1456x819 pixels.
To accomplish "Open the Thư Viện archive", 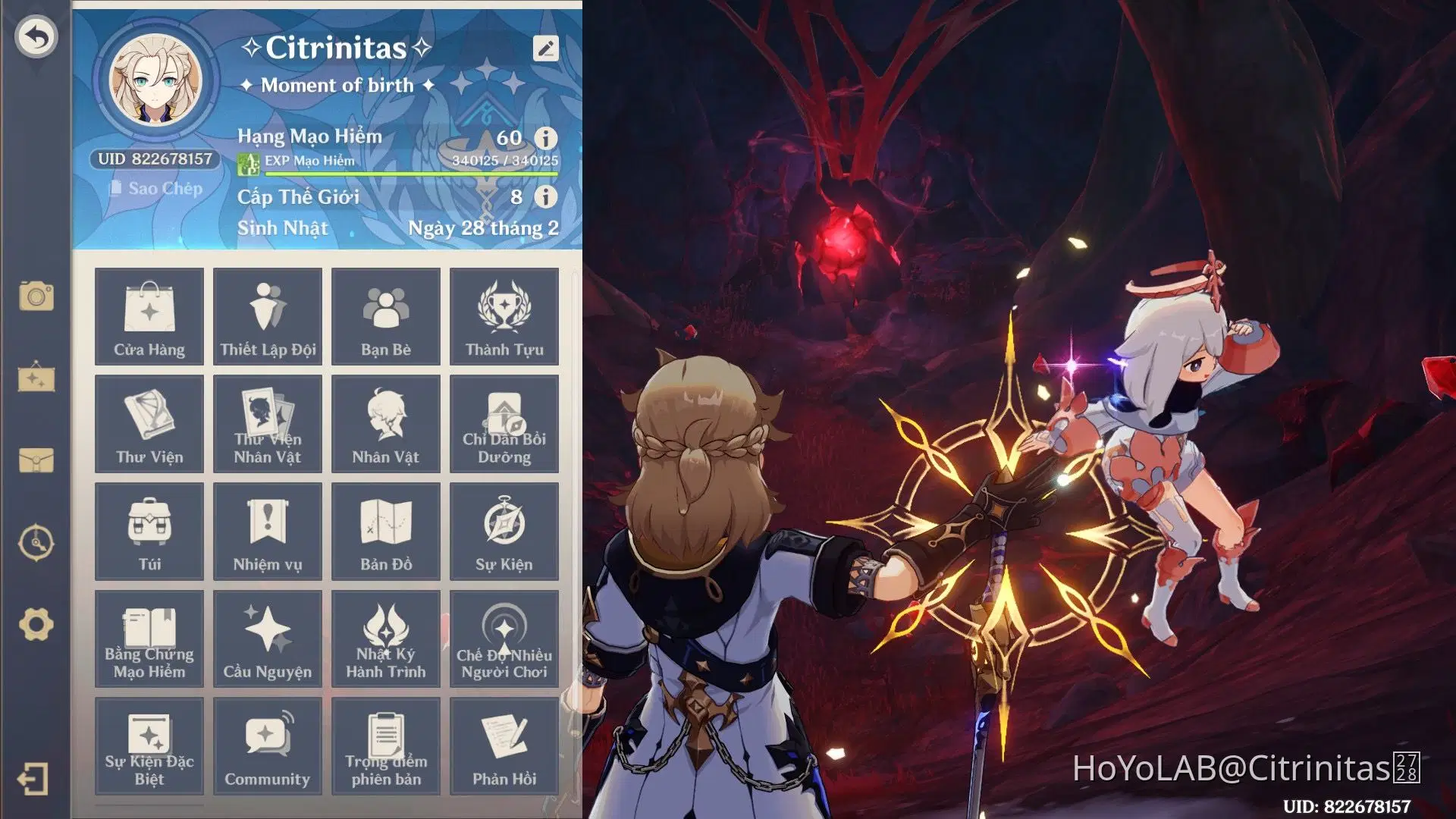I will tap(149, 423).
